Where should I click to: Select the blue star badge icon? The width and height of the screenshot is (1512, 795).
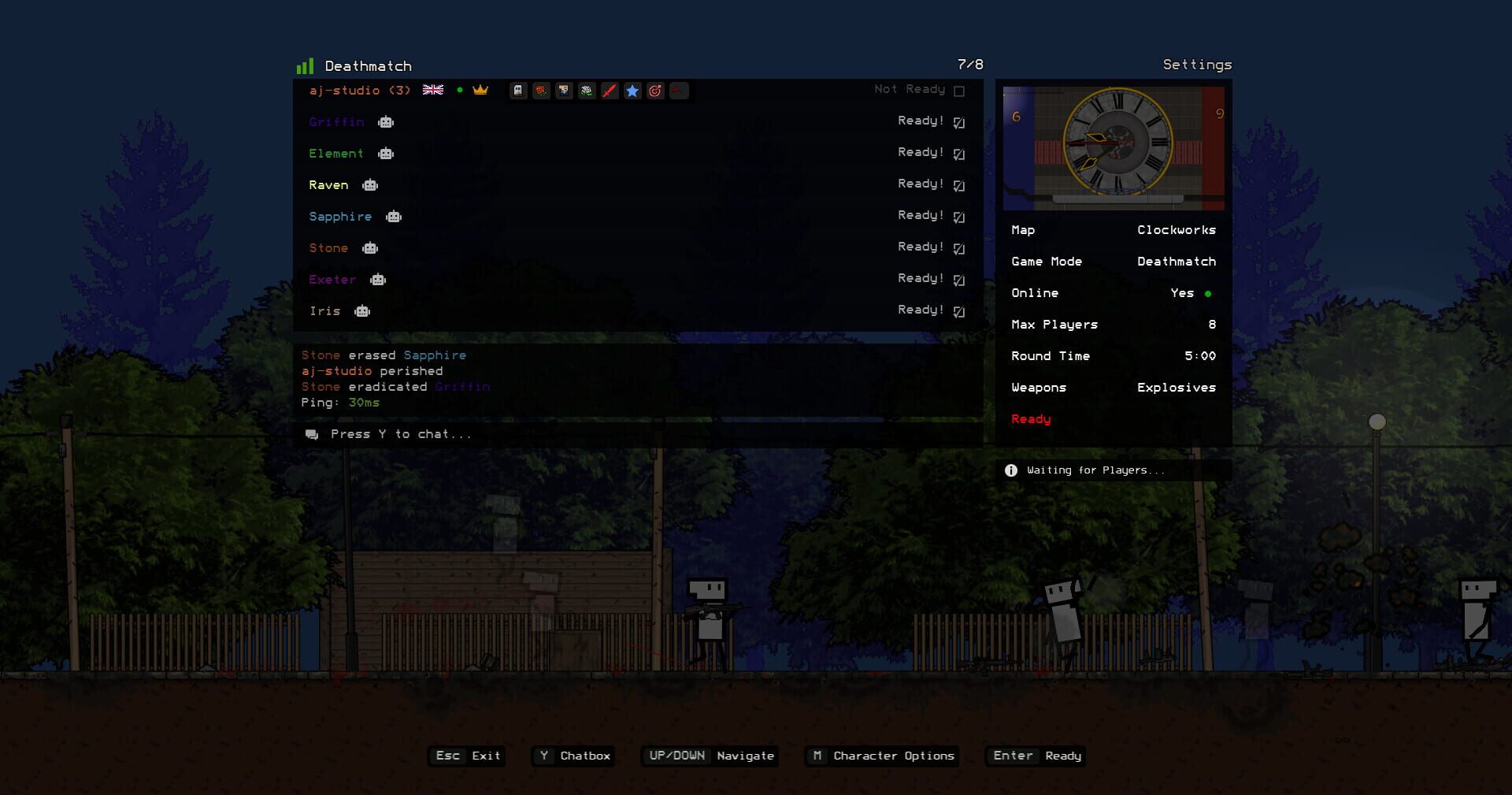(632, 91)
